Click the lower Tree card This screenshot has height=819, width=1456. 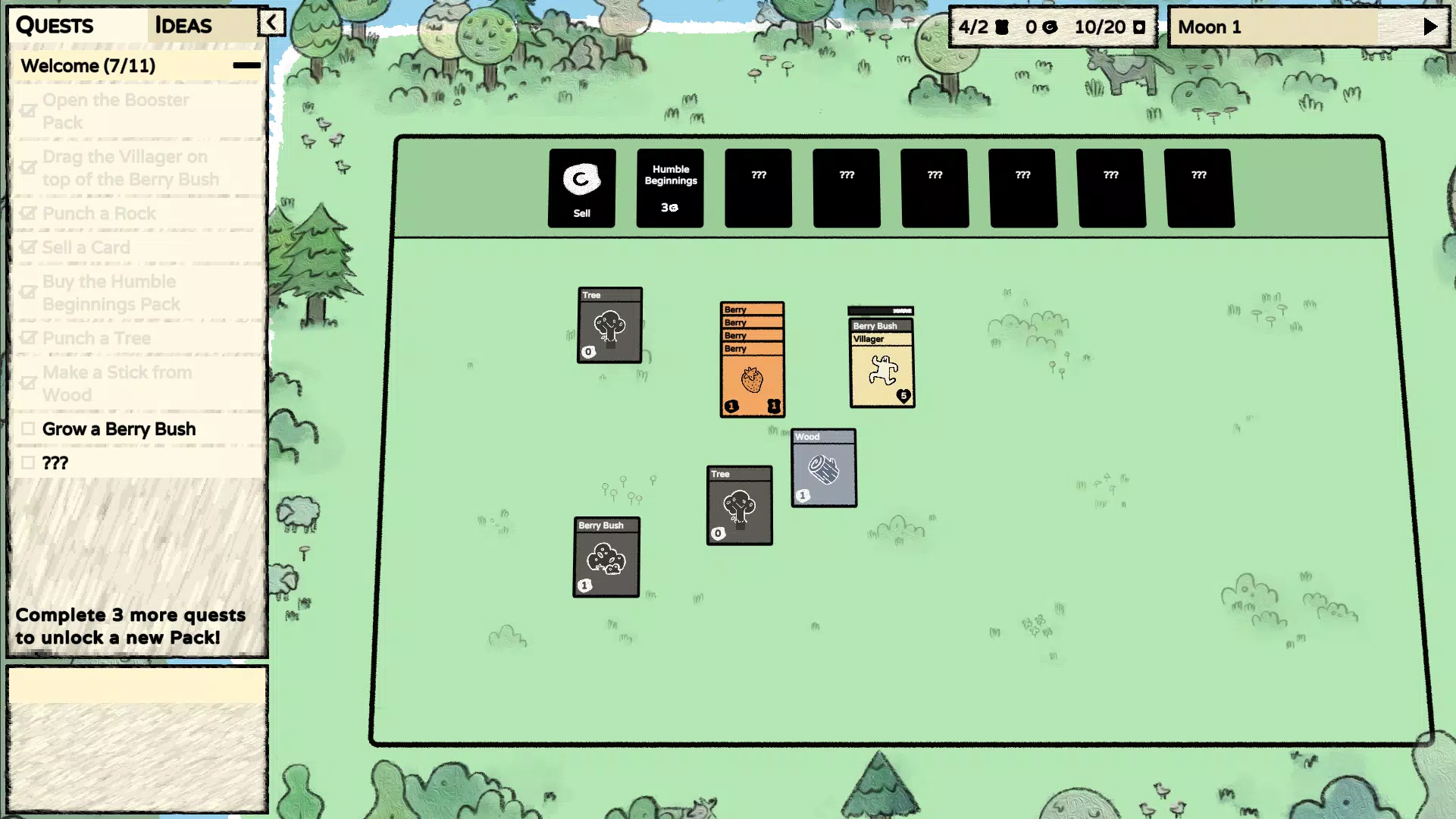pos(739,506)
